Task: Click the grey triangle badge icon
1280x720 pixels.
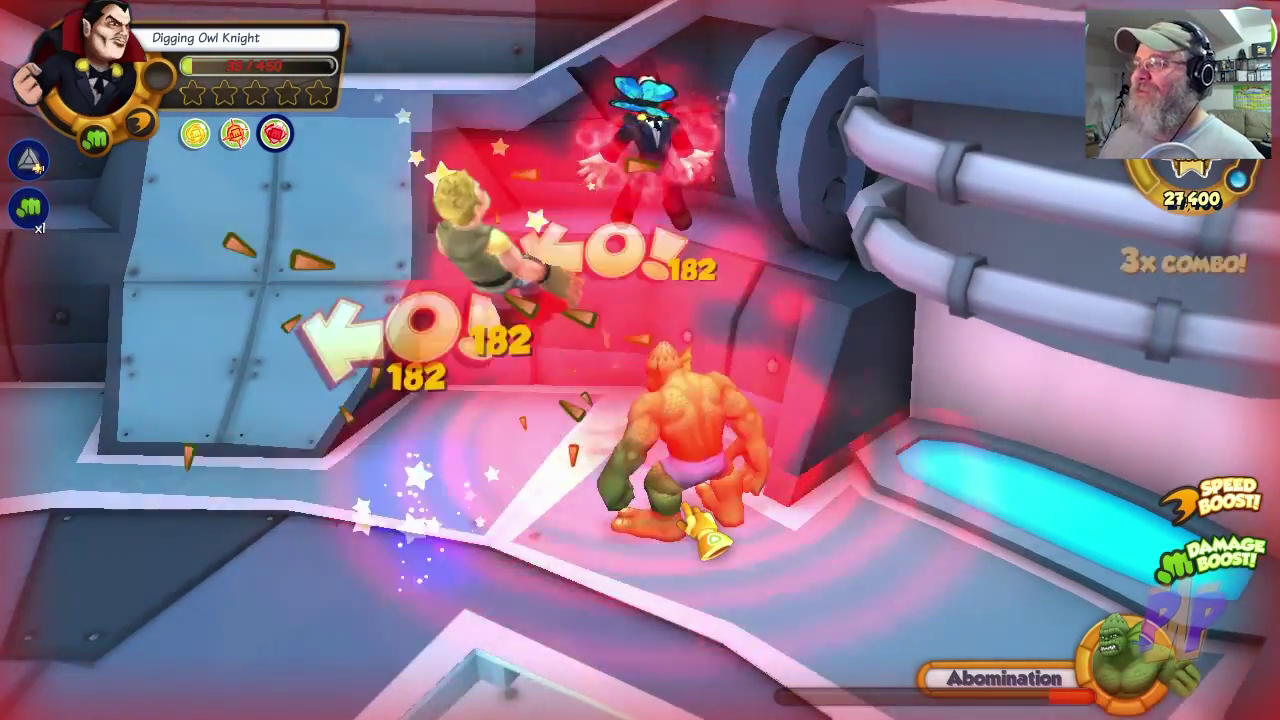Action: (x=29, y=159)
